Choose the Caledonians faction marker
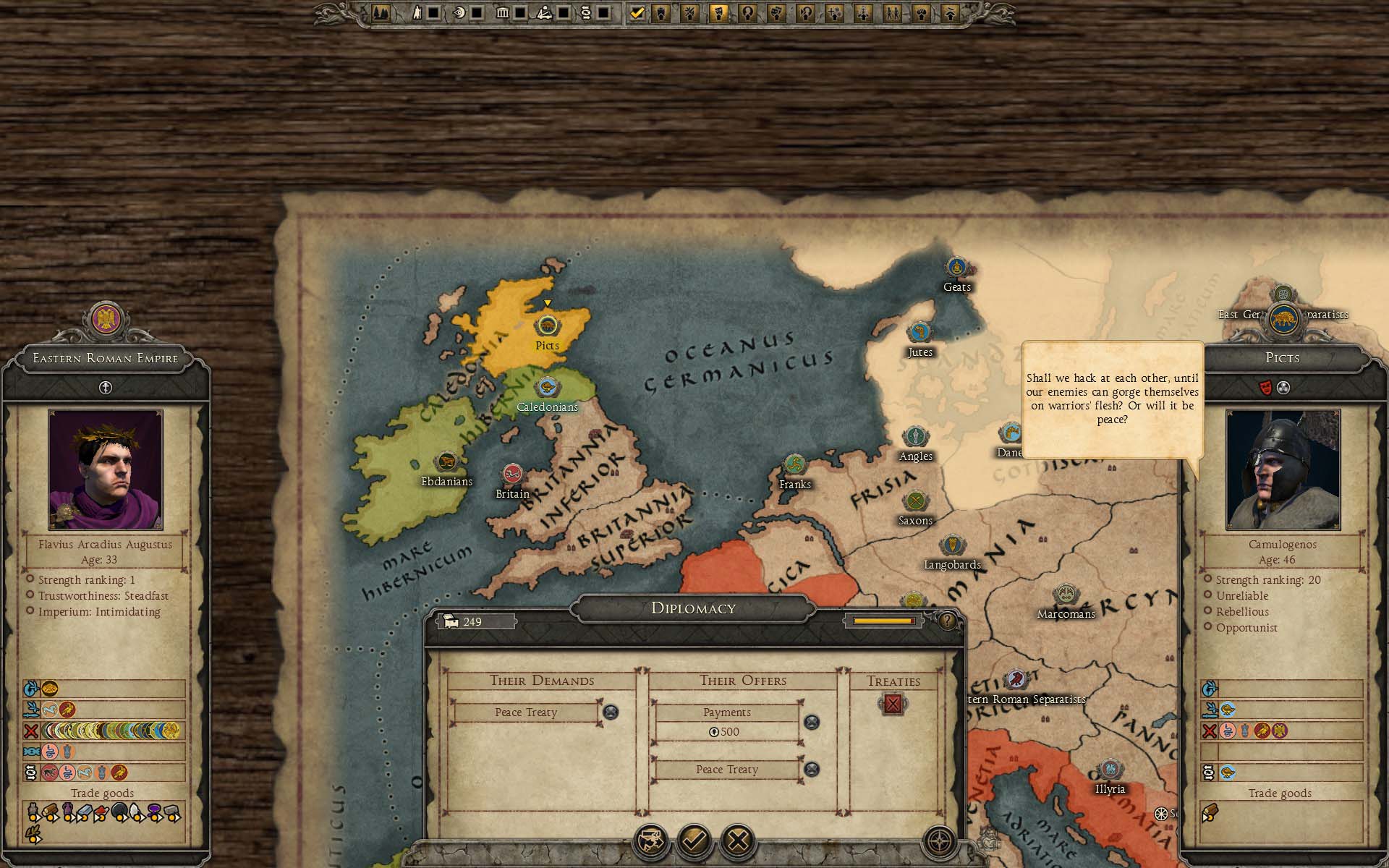This screenshot has width=1389, height=868. click(548, 388)
